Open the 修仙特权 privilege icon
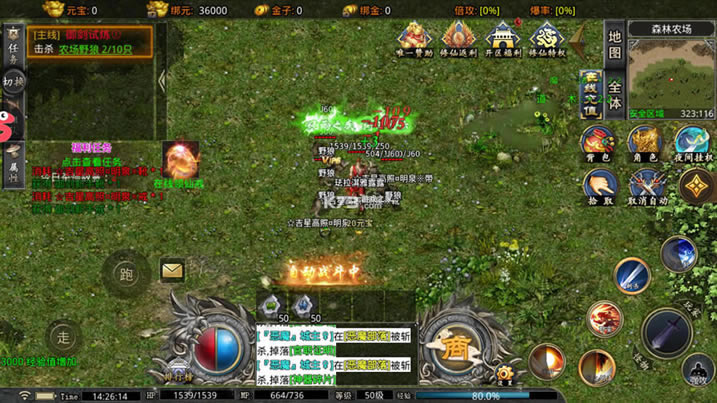Viewport: 717px width, 403px height. pos(547,42)
